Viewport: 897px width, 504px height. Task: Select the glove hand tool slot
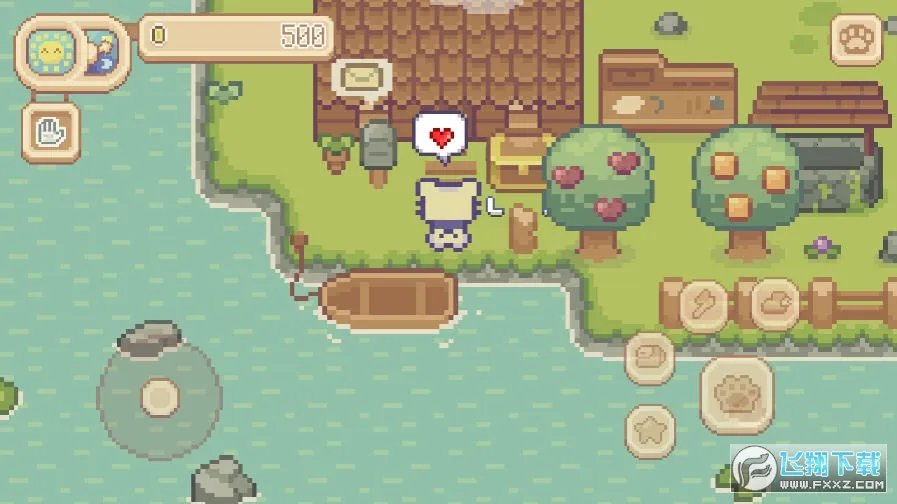coord(50,130)
